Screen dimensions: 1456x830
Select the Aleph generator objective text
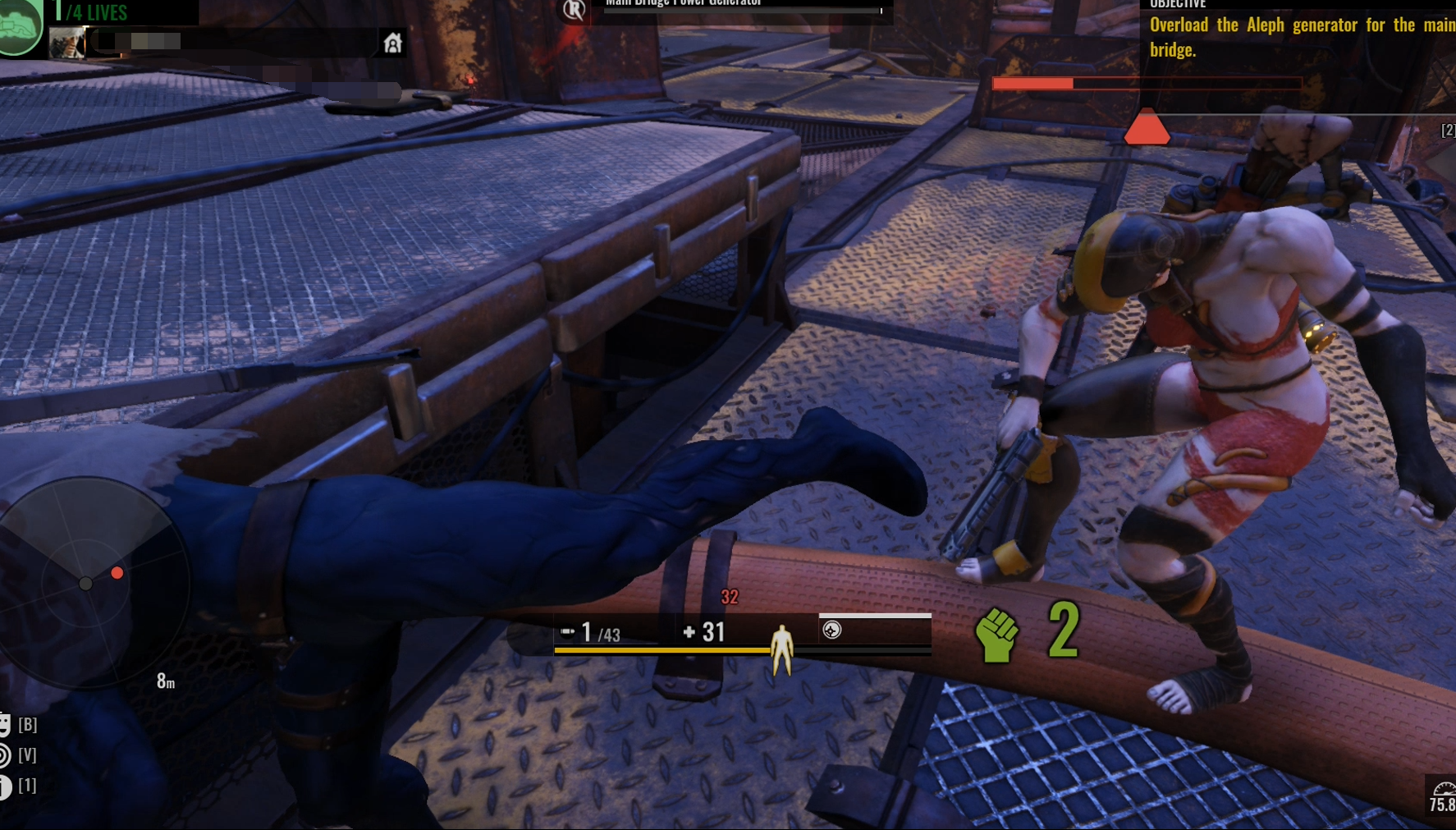click(1301, 37)
